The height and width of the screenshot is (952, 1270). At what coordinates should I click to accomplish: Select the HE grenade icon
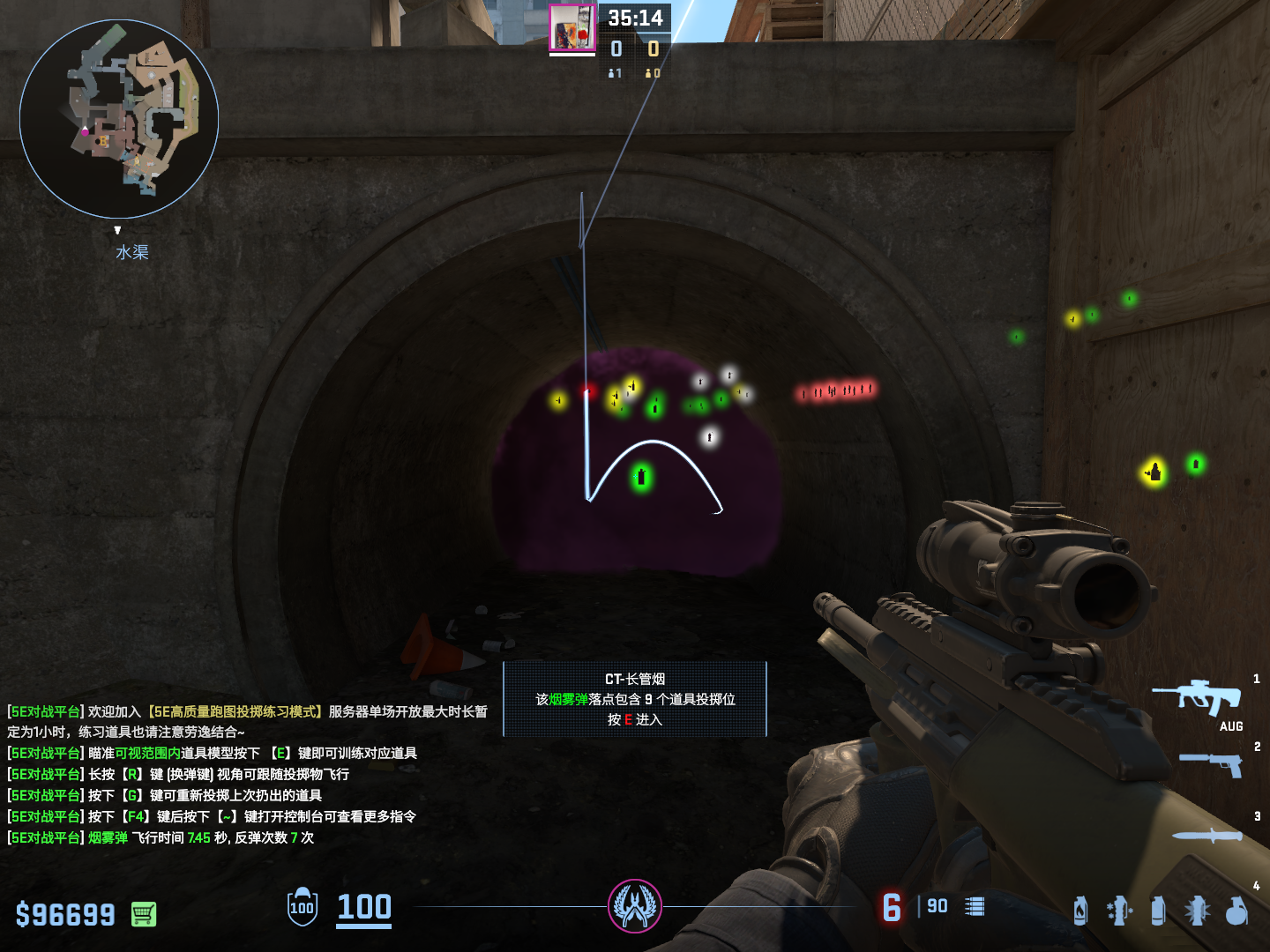1236,911
